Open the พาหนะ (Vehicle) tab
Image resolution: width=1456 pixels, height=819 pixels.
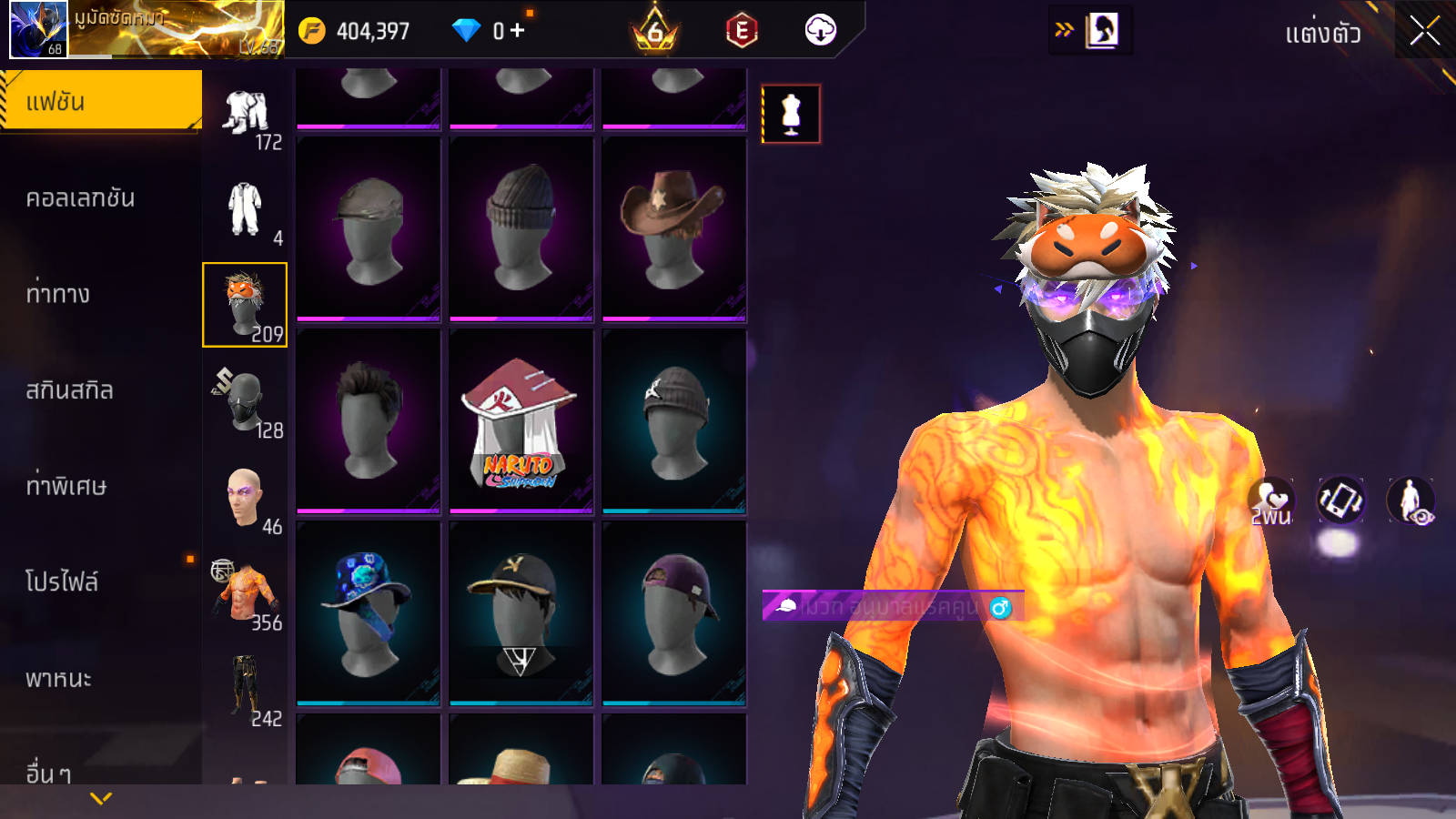tap(58, 678)
